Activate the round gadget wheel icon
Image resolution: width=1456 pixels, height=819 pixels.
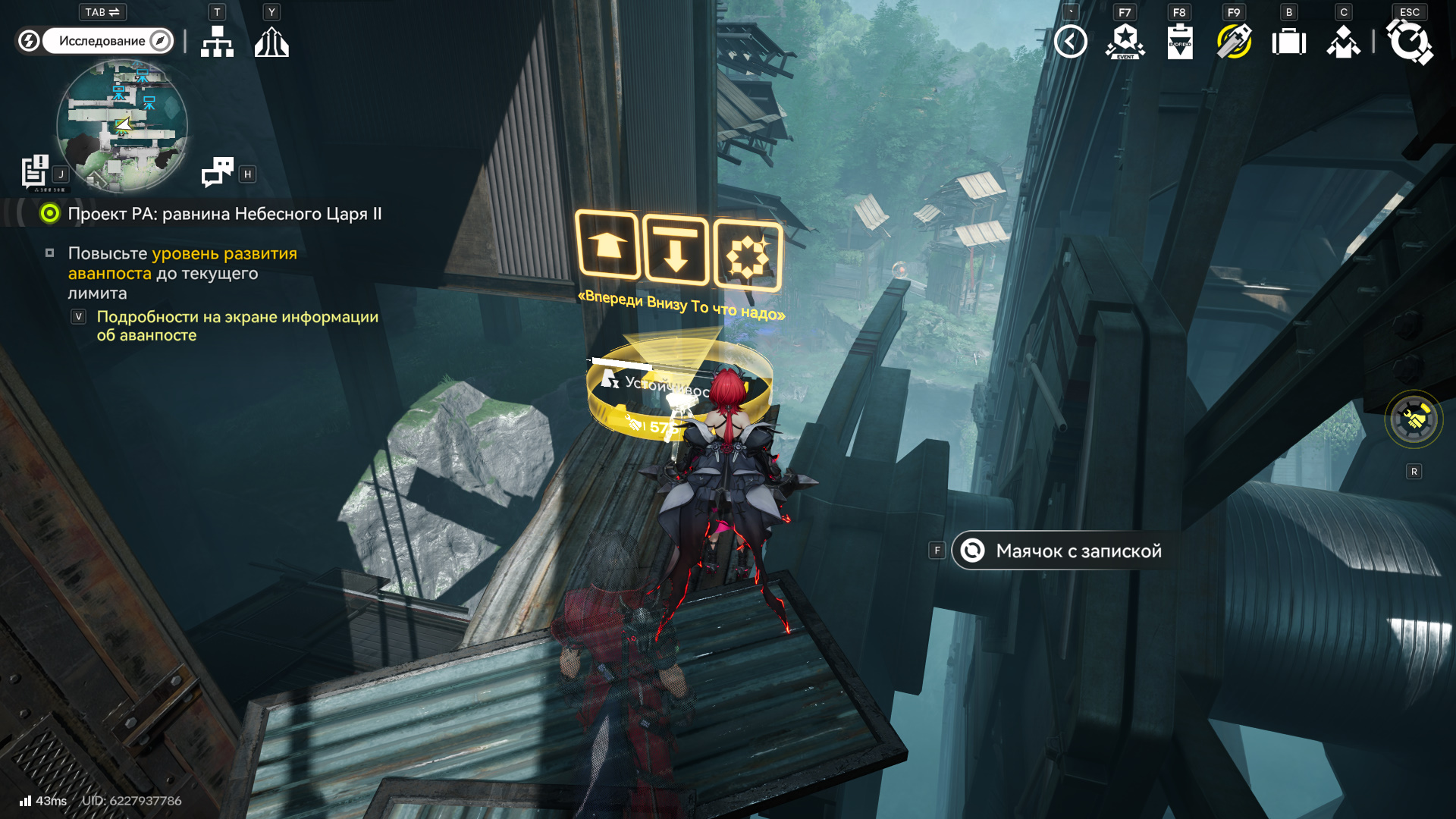(1414, 419)
